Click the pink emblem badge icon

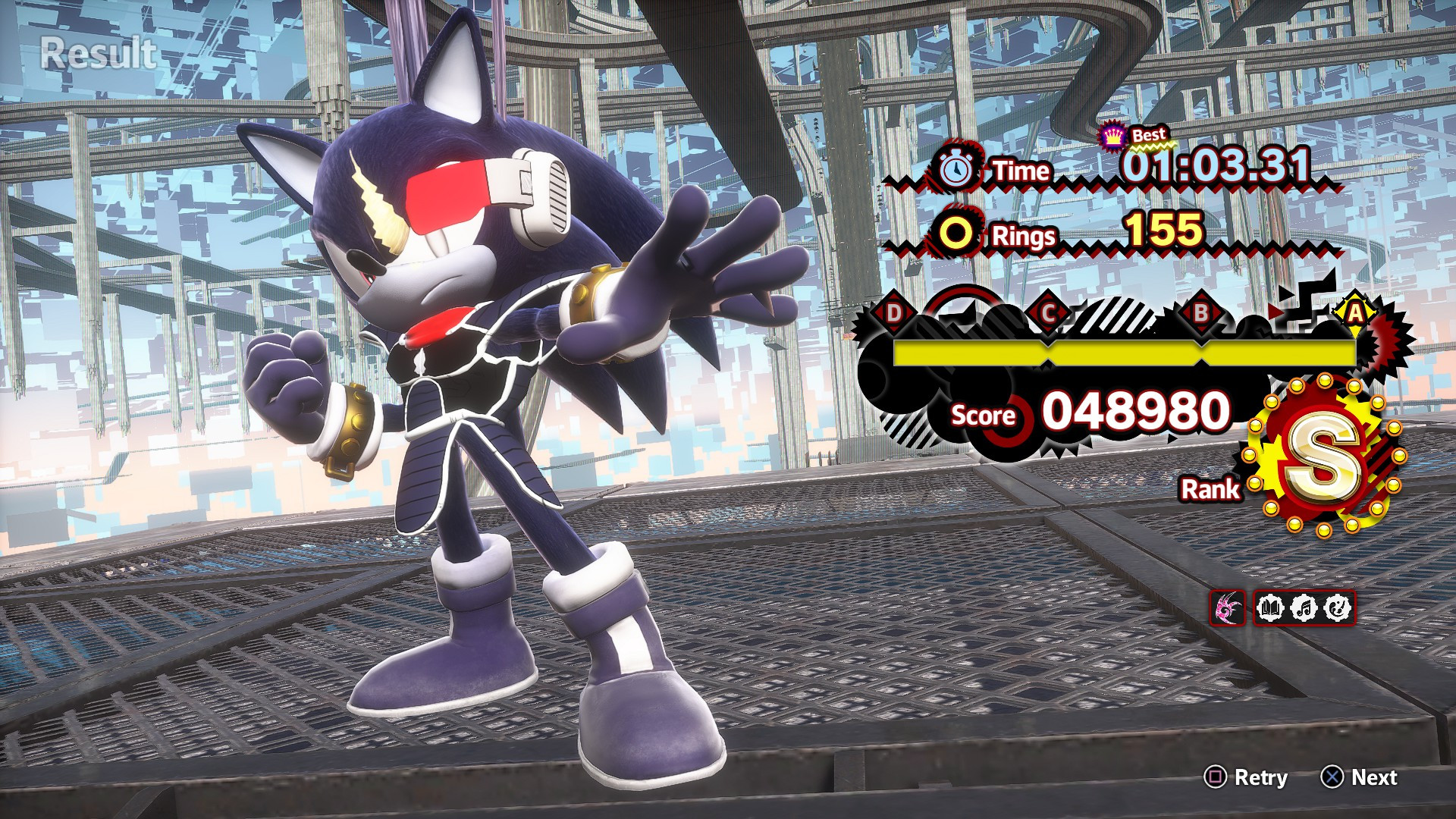[1228, 607]
